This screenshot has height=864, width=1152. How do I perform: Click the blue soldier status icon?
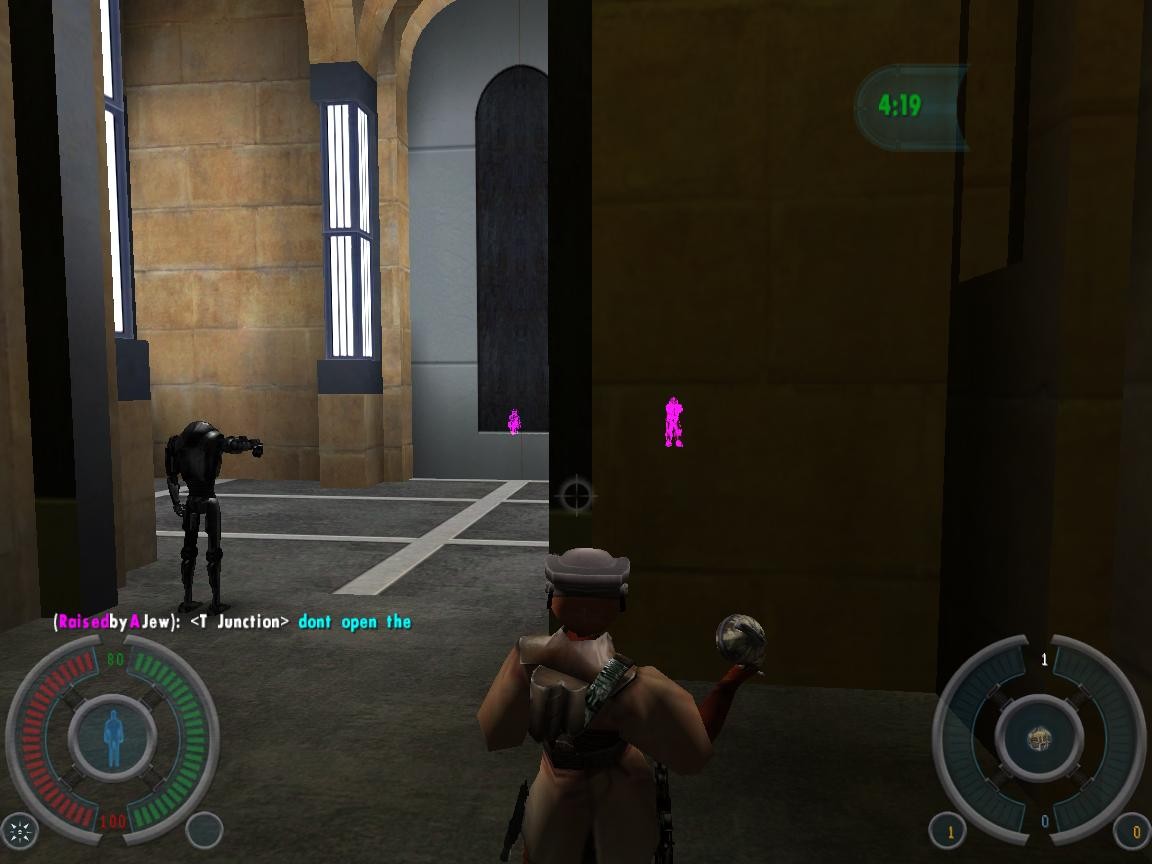pyautogui.click(x=113, y=739)
